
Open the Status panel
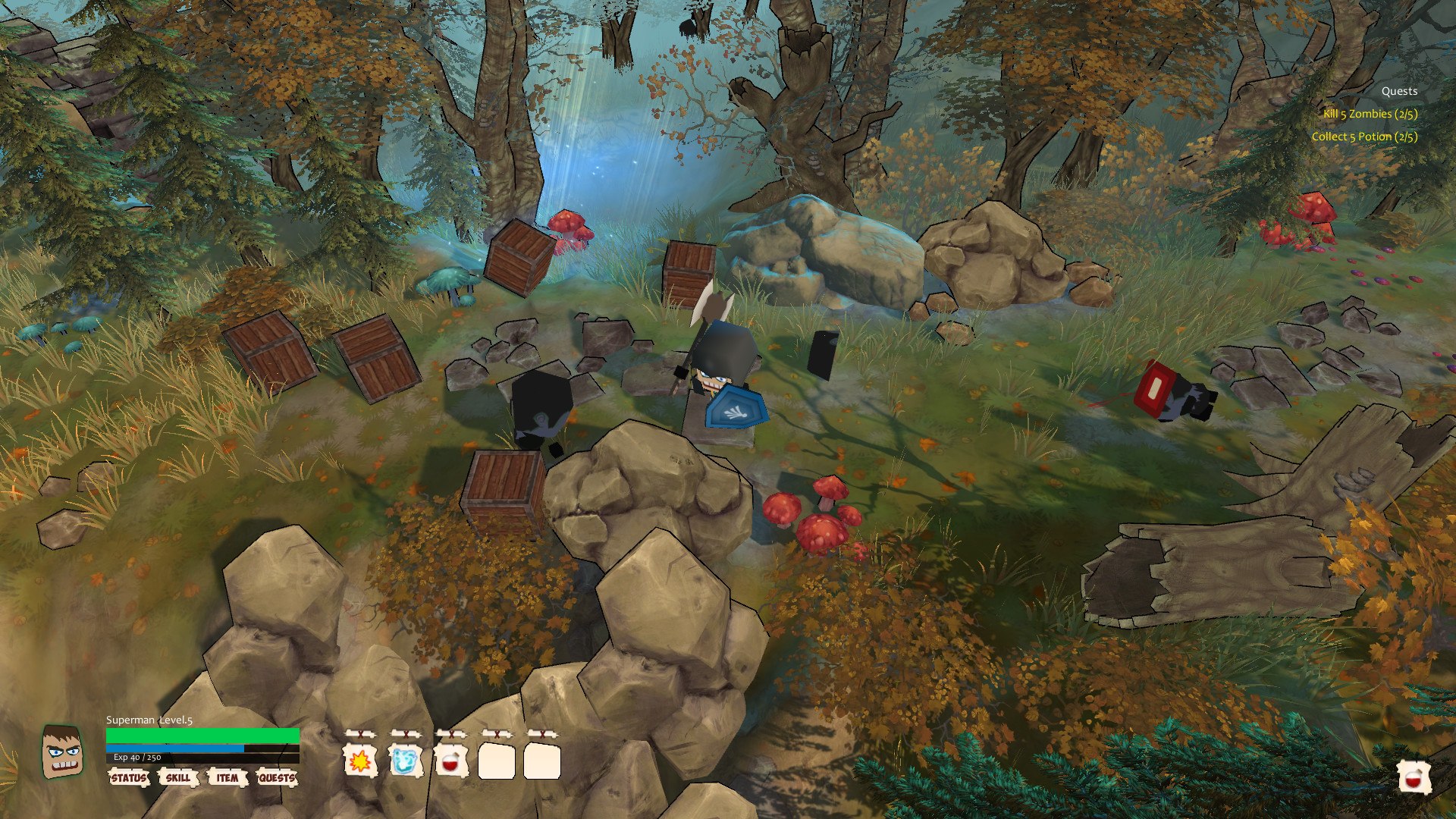click(x=128, y=778)
